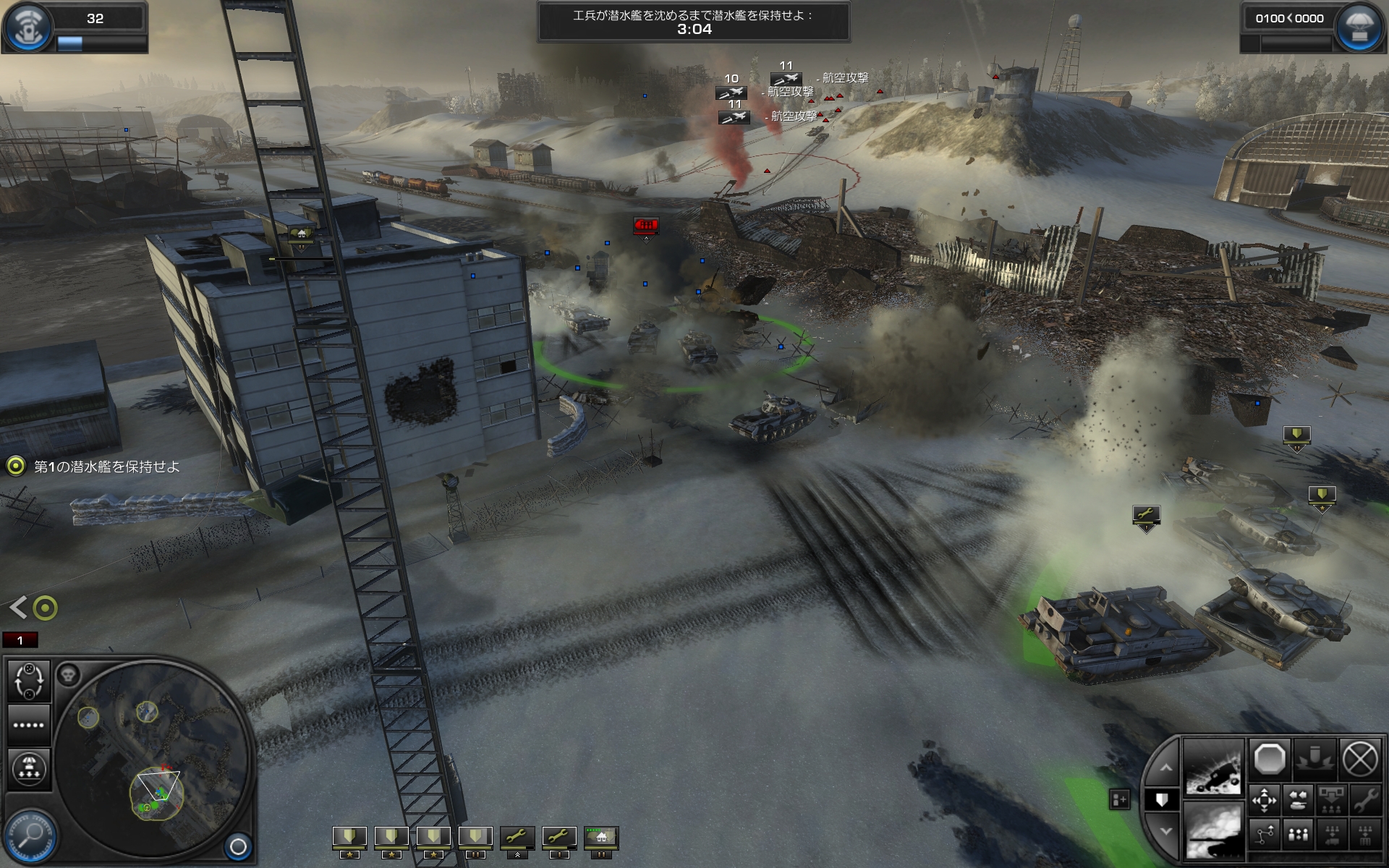The width and height of the screenshot is (1389, 868).
Task: Click the octagonal stop command button
Action: [x=1270, y=759]
